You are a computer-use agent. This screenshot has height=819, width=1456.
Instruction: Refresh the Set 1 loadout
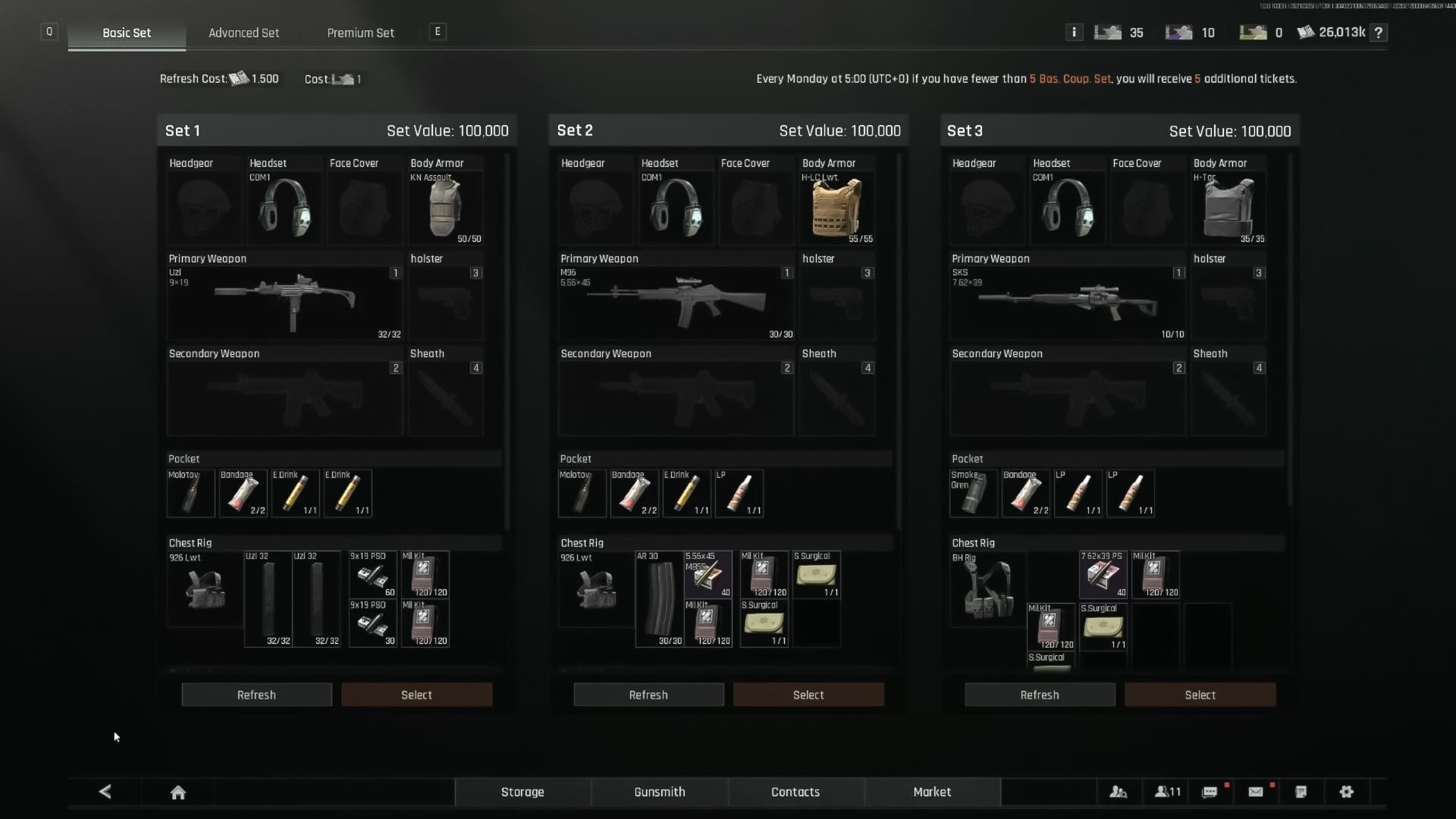[256, 695]
